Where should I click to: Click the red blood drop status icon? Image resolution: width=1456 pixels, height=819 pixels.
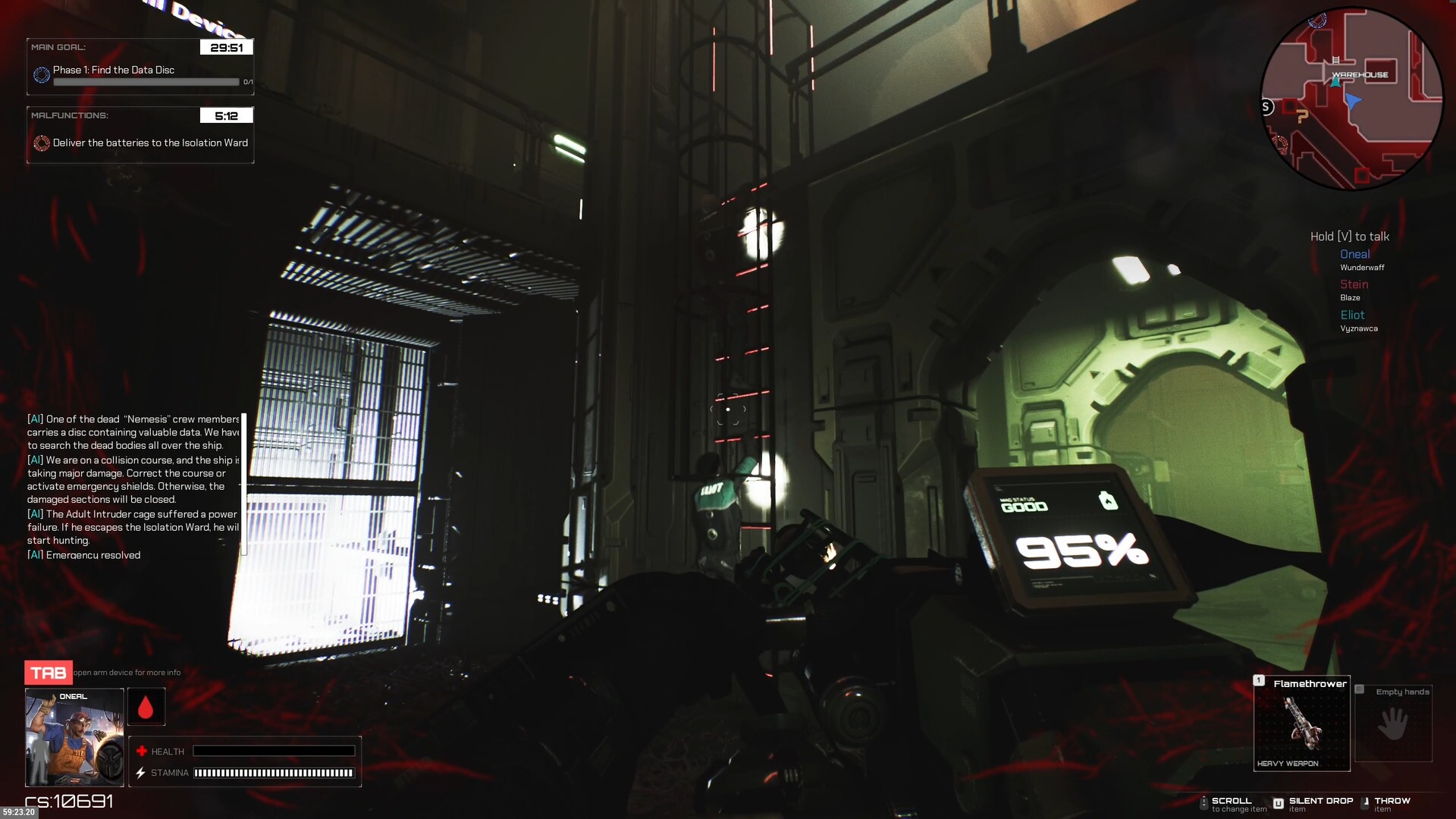146,705
